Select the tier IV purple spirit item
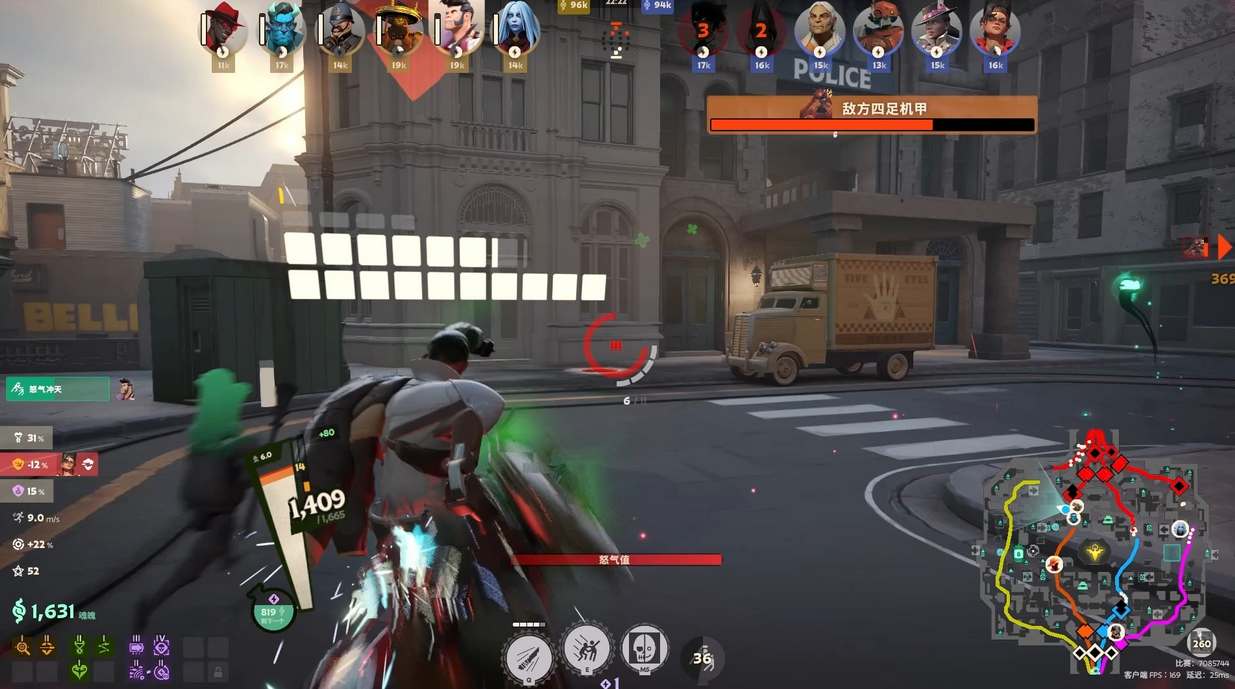The width and height of the screenshot is (1235, 689). click(160, 647)
